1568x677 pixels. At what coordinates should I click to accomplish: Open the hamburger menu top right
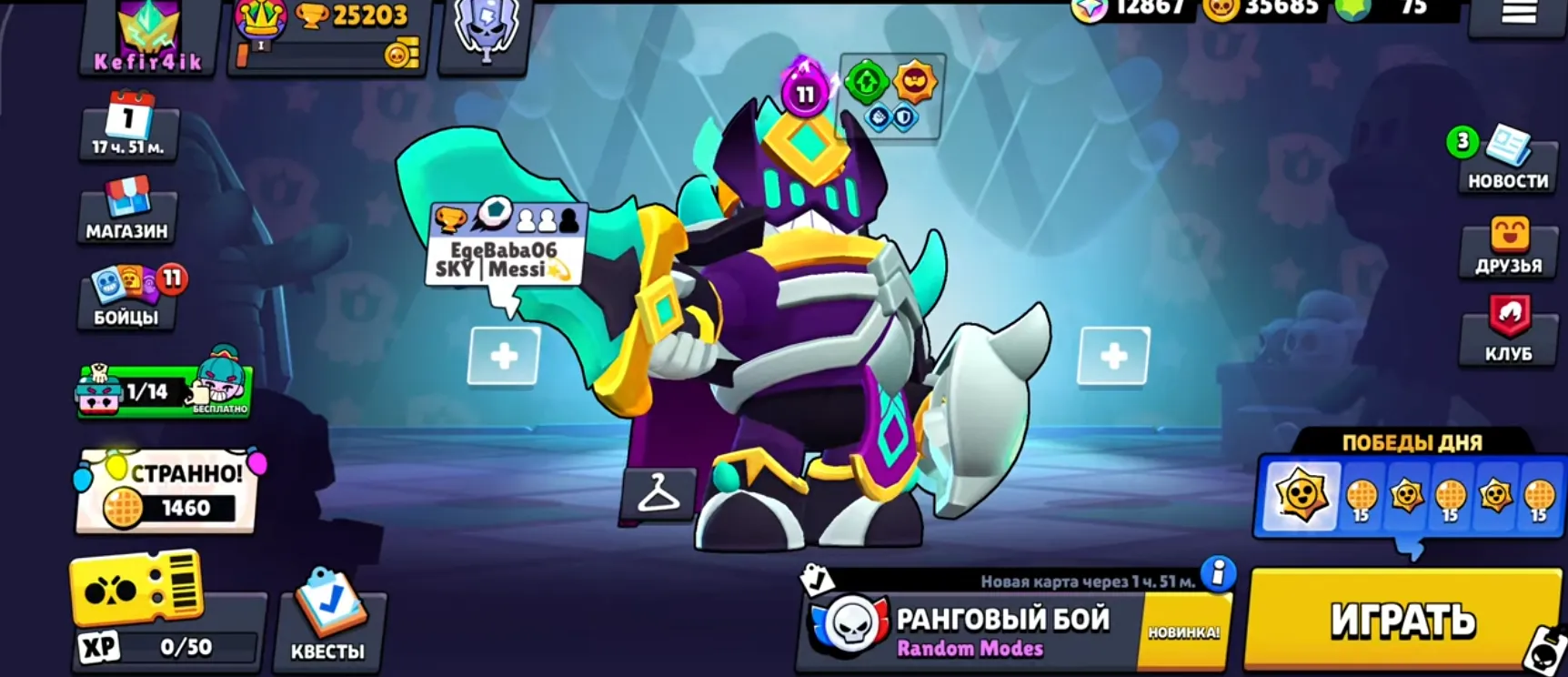[1520, 14]
